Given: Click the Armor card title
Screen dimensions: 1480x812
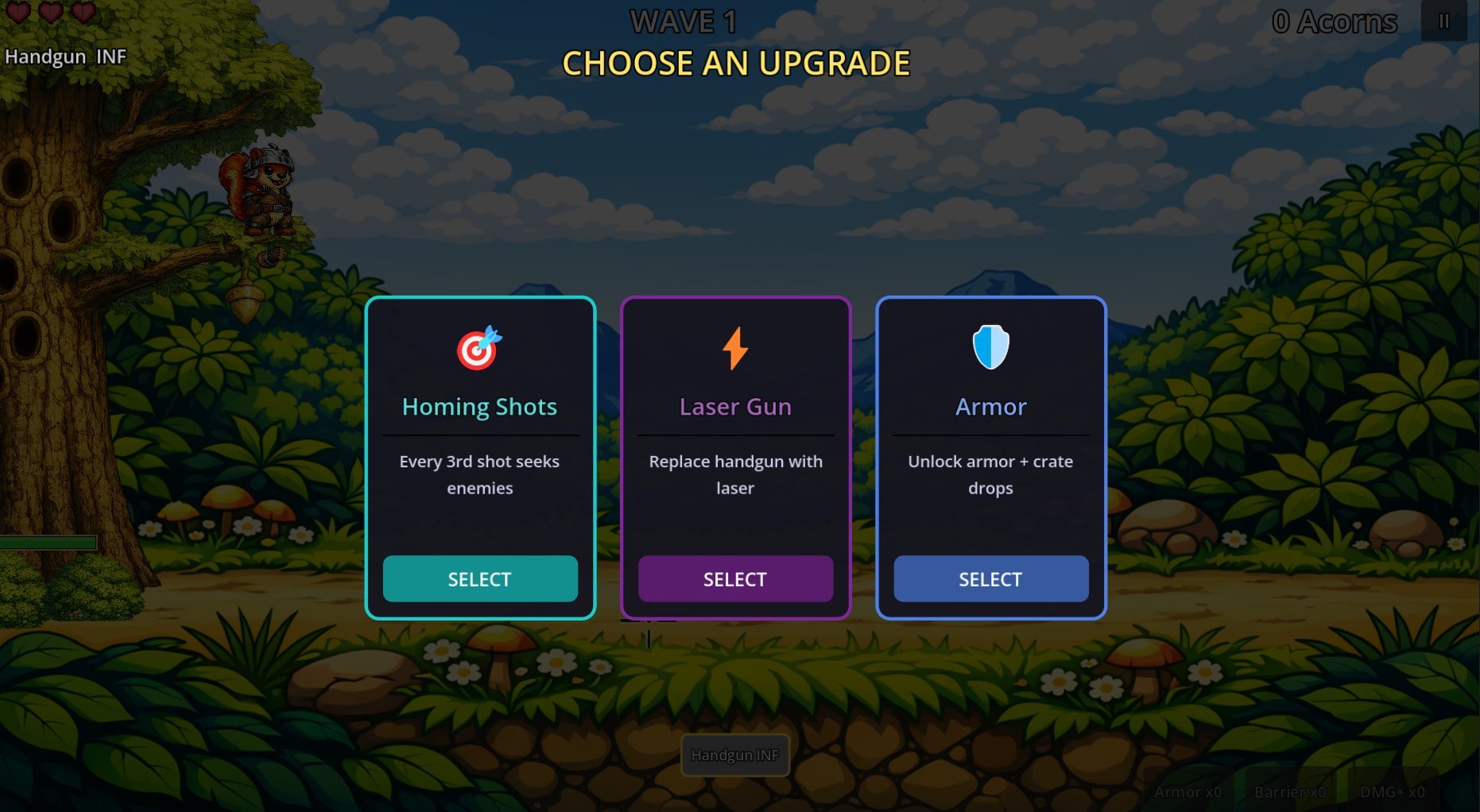Looking at the screenshot, I should point(990,406).
